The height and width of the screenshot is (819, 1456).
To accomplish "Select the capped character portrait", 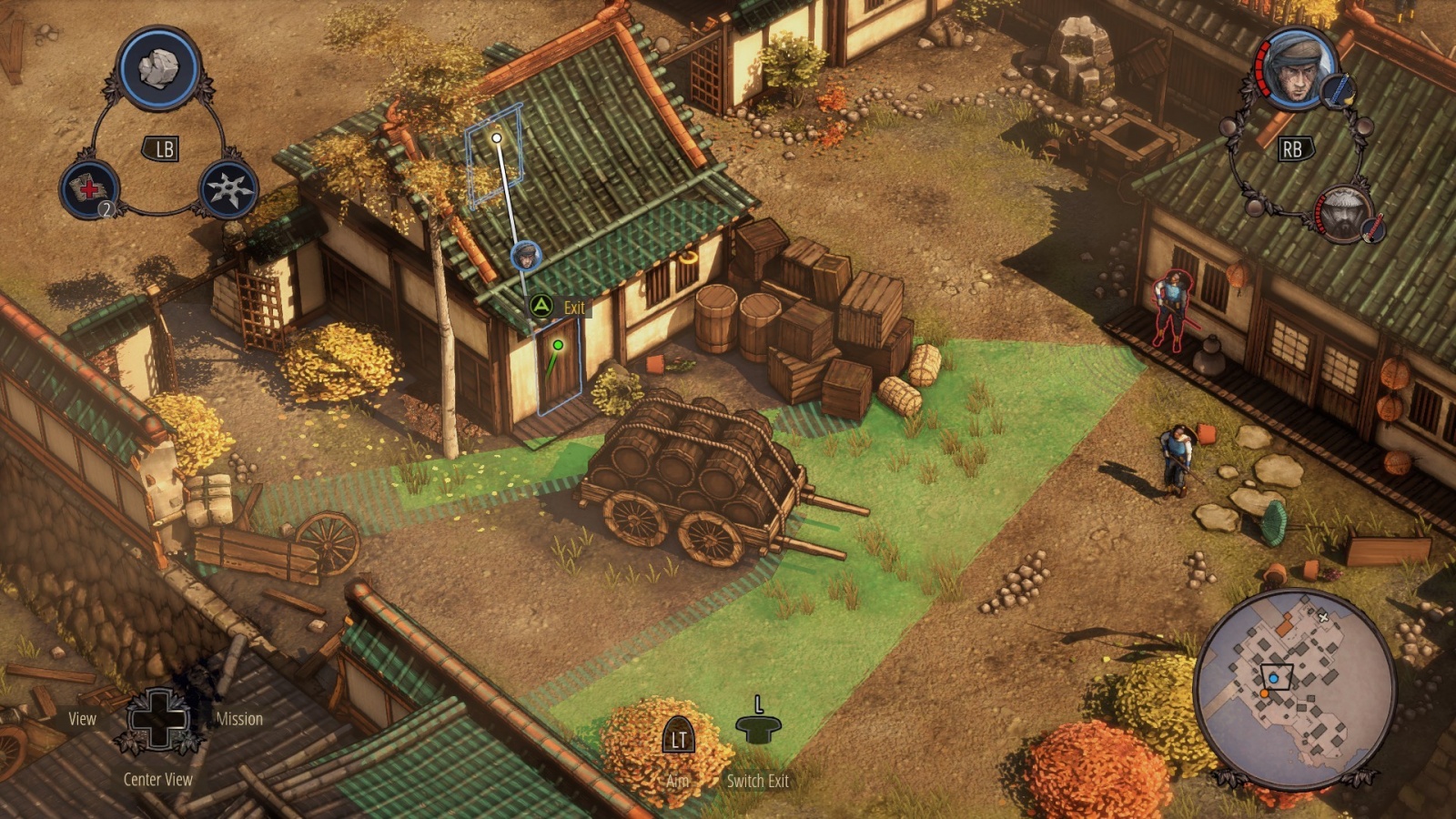I will [1297, 69].
